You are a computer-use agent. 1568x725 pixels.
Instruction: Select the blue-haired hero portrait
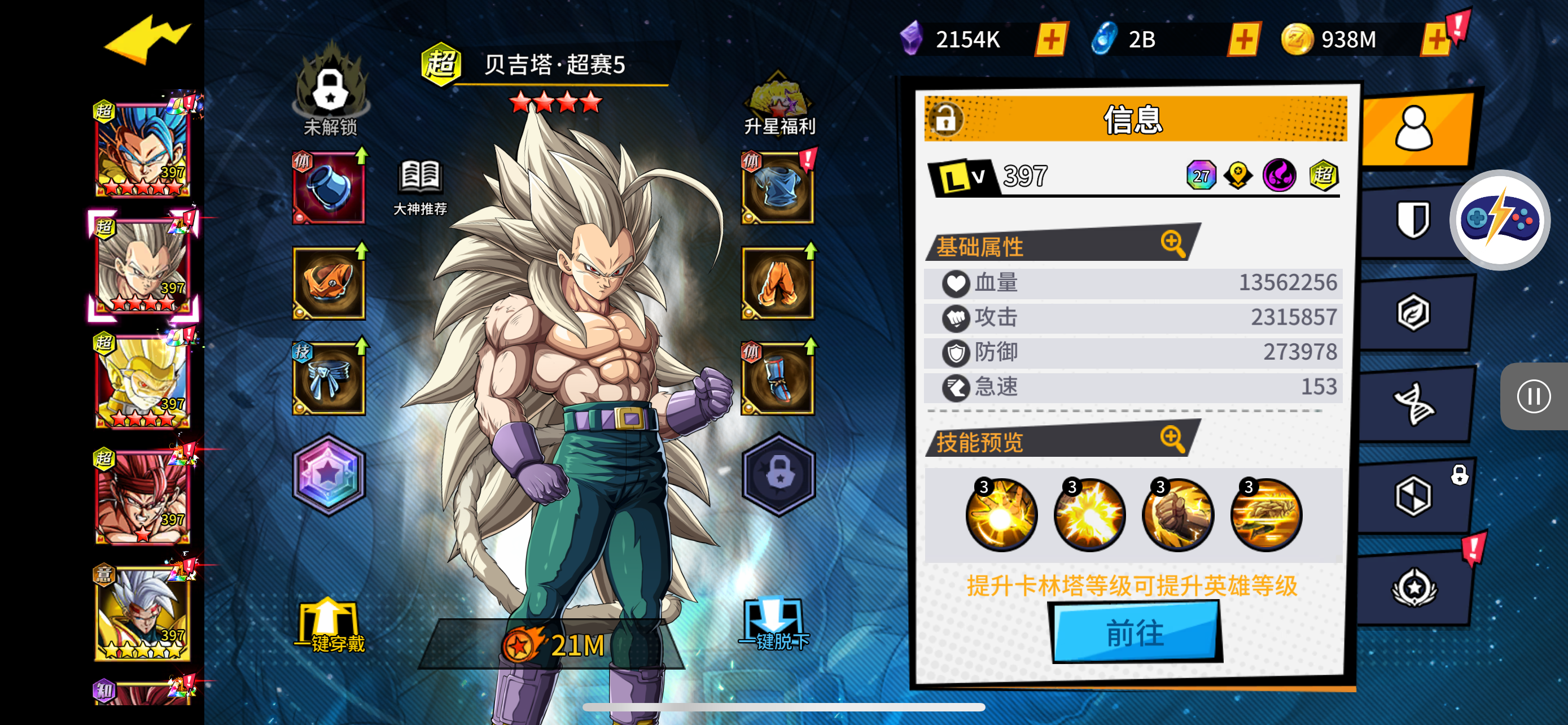click(142, 150)
